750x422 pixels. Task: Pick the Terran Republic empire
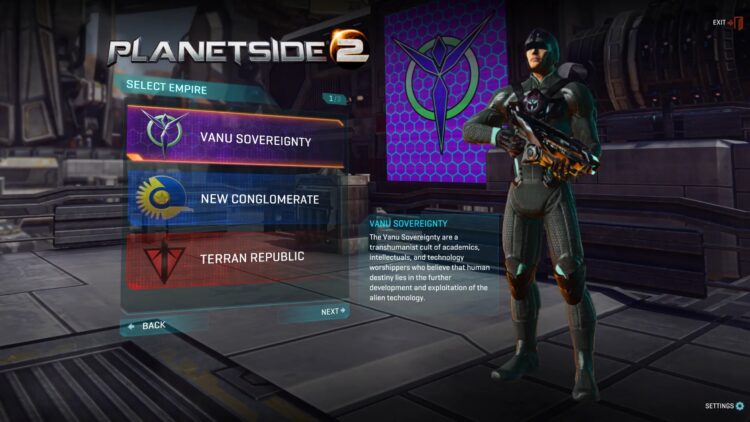coord(235,257)
